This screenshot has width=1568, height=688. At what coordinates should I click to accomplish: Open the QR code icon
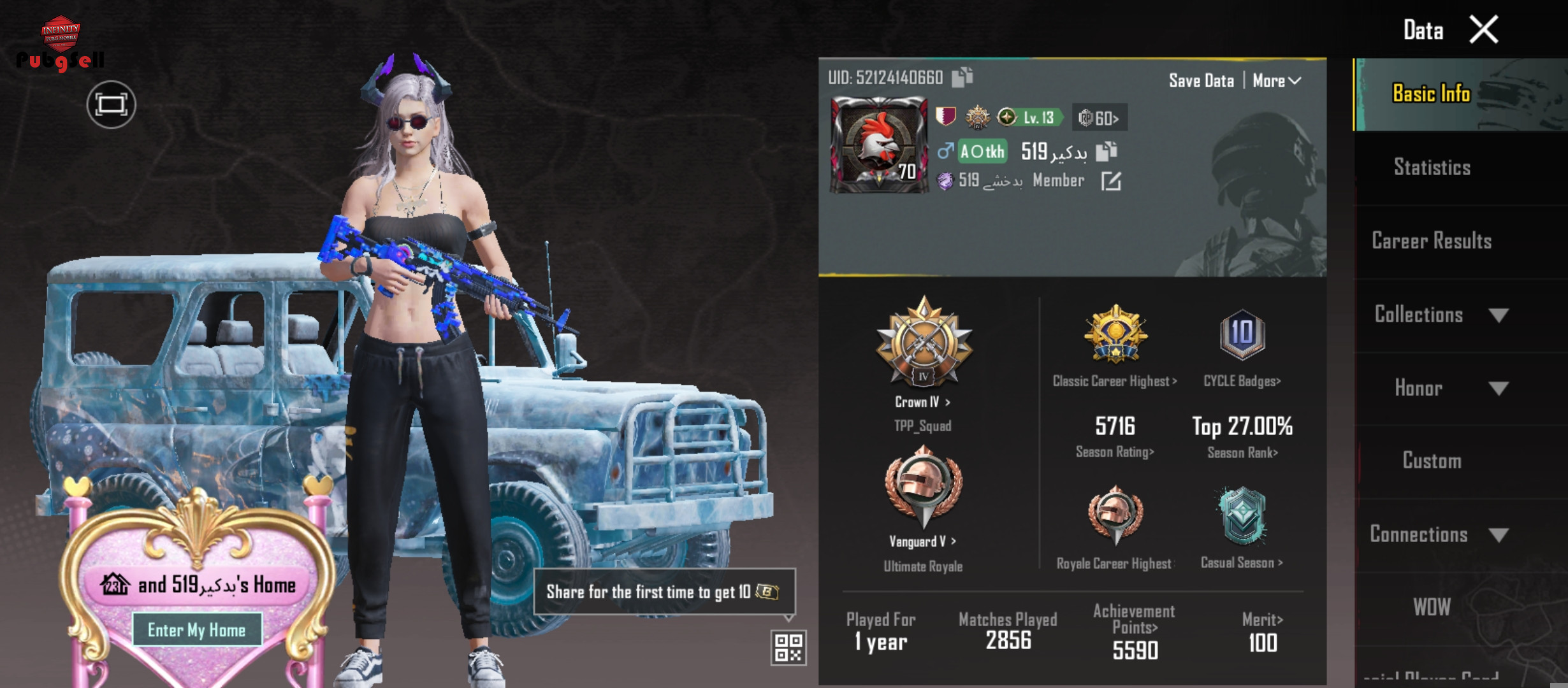(788, 648)
